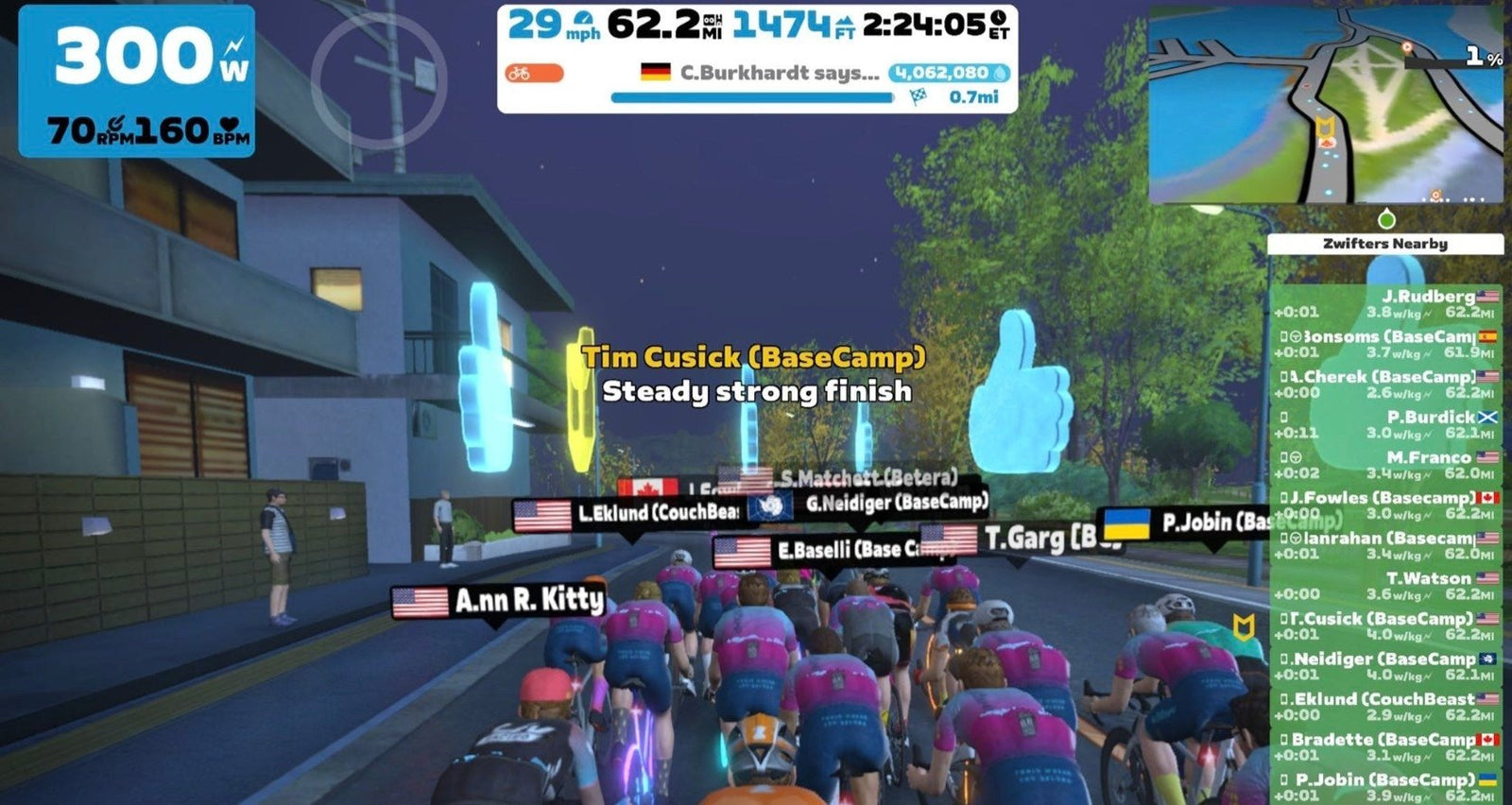Choose T.Cusick (BaseCamp) in rider list
Screen dimensions: 1512x805
[1386, 626]
